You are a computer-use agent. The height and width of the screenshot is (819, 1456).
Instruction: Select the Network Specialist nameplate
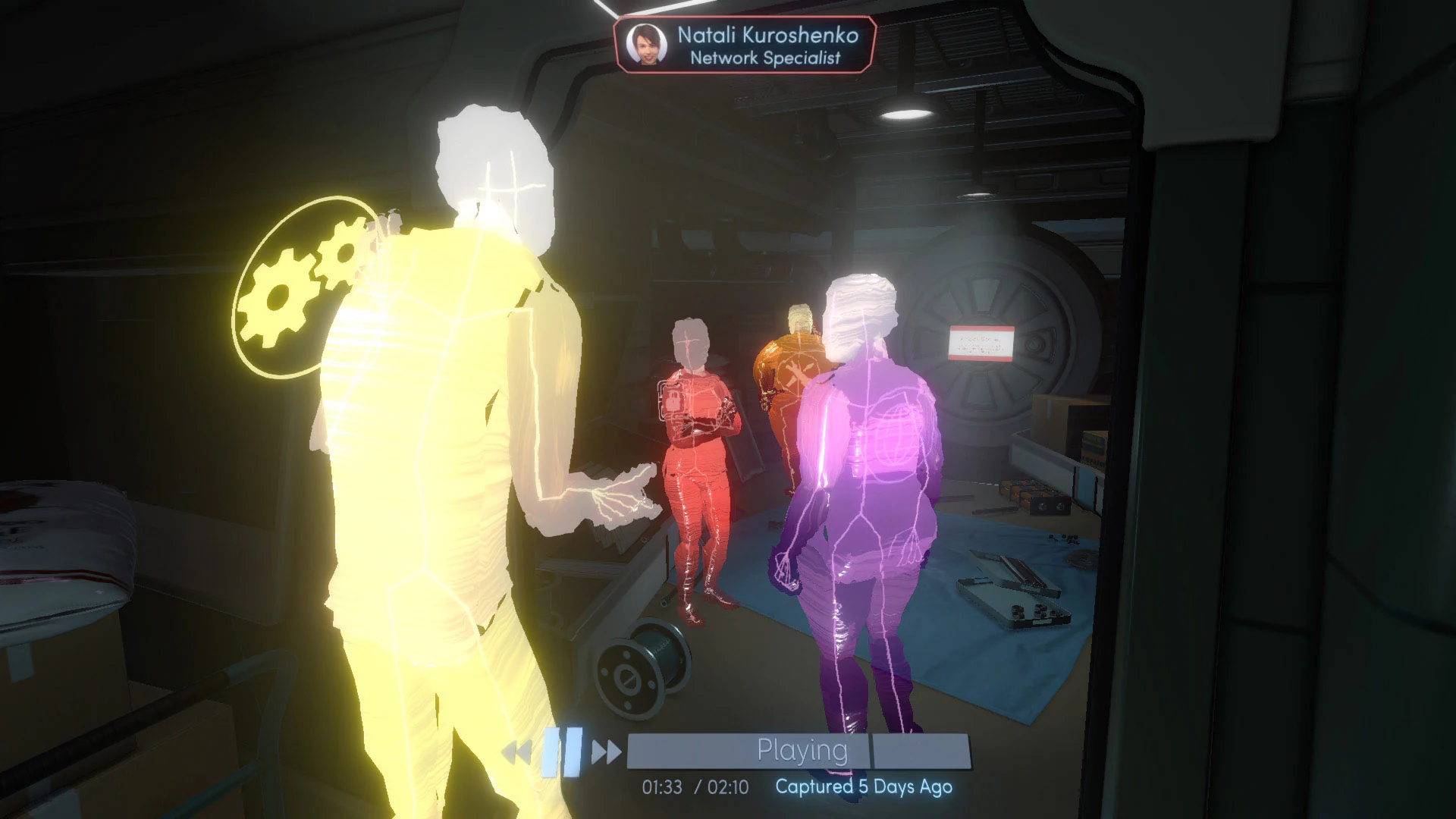point(765,56)
